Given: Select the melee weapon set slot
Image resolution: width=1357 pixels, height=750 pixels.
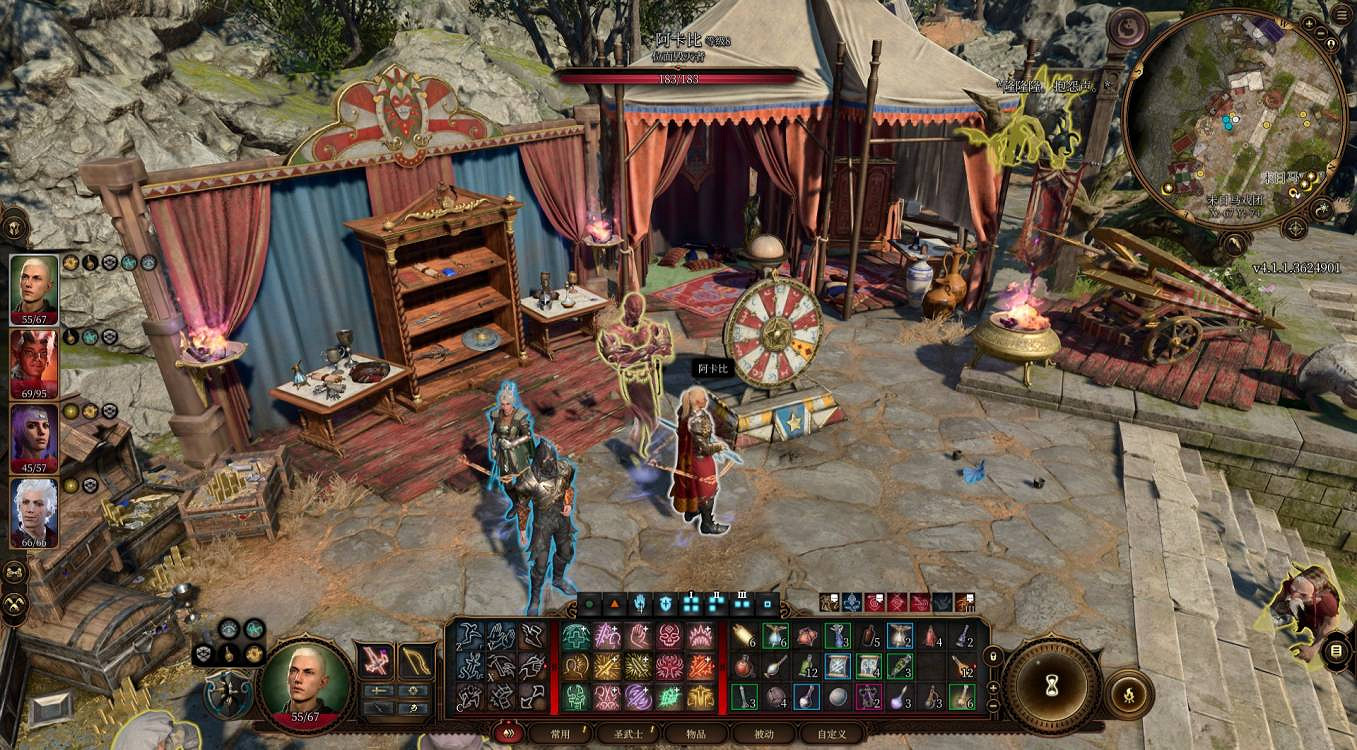Looking at the screenshot, I should pos(377,661).
